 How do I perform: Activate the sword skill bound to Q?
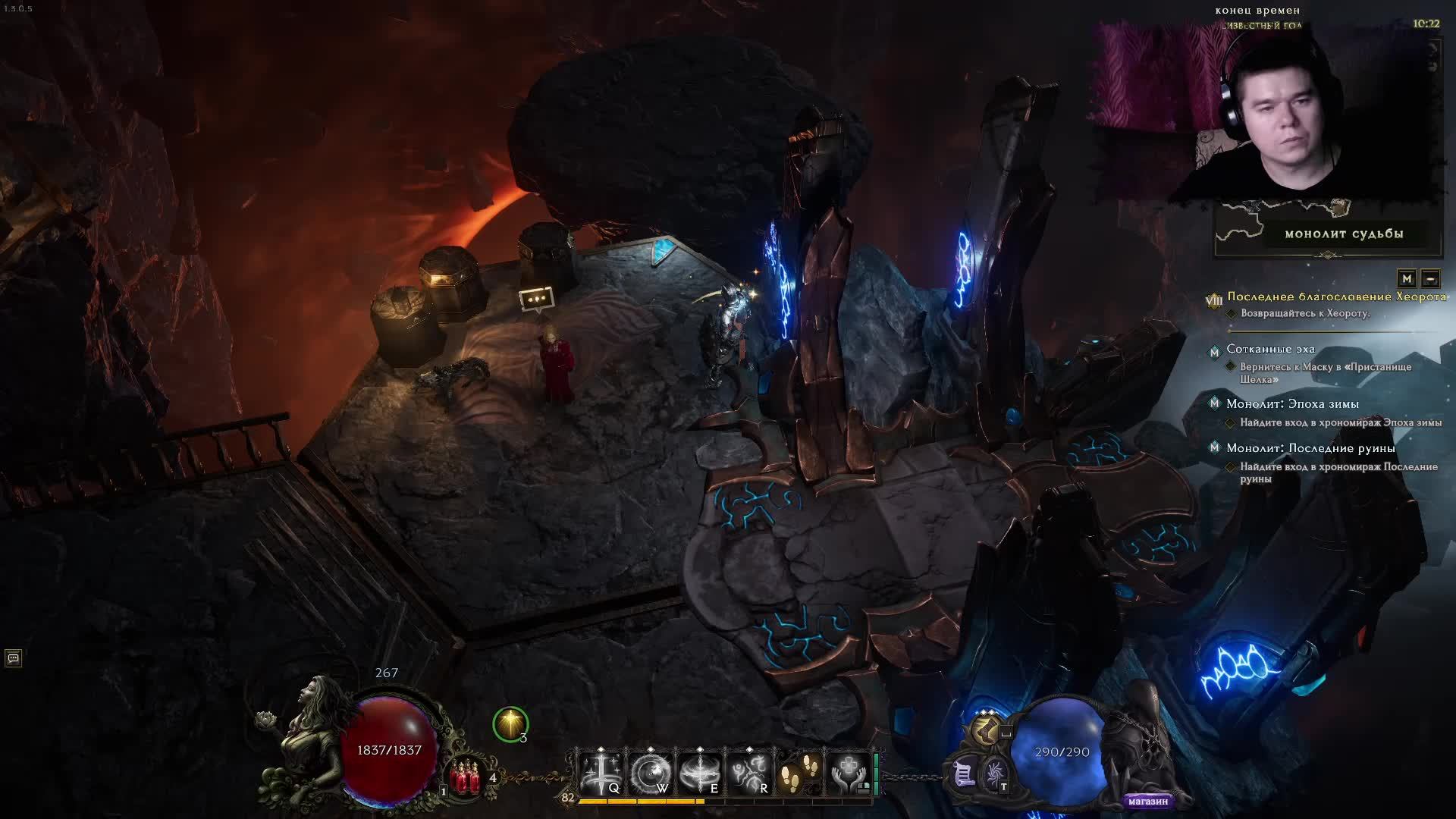tap(602, 773)
